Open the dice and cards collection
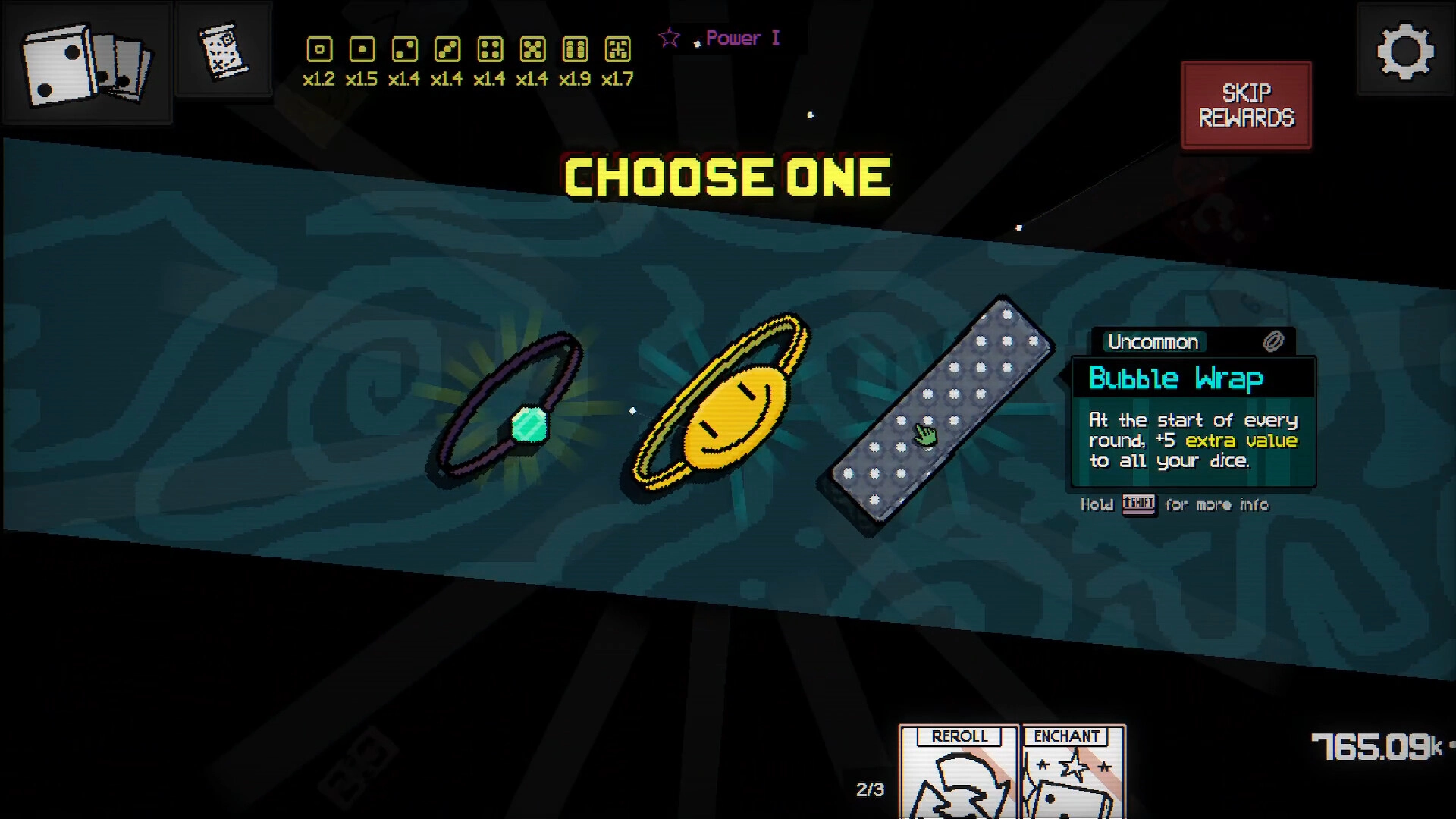 86,63
